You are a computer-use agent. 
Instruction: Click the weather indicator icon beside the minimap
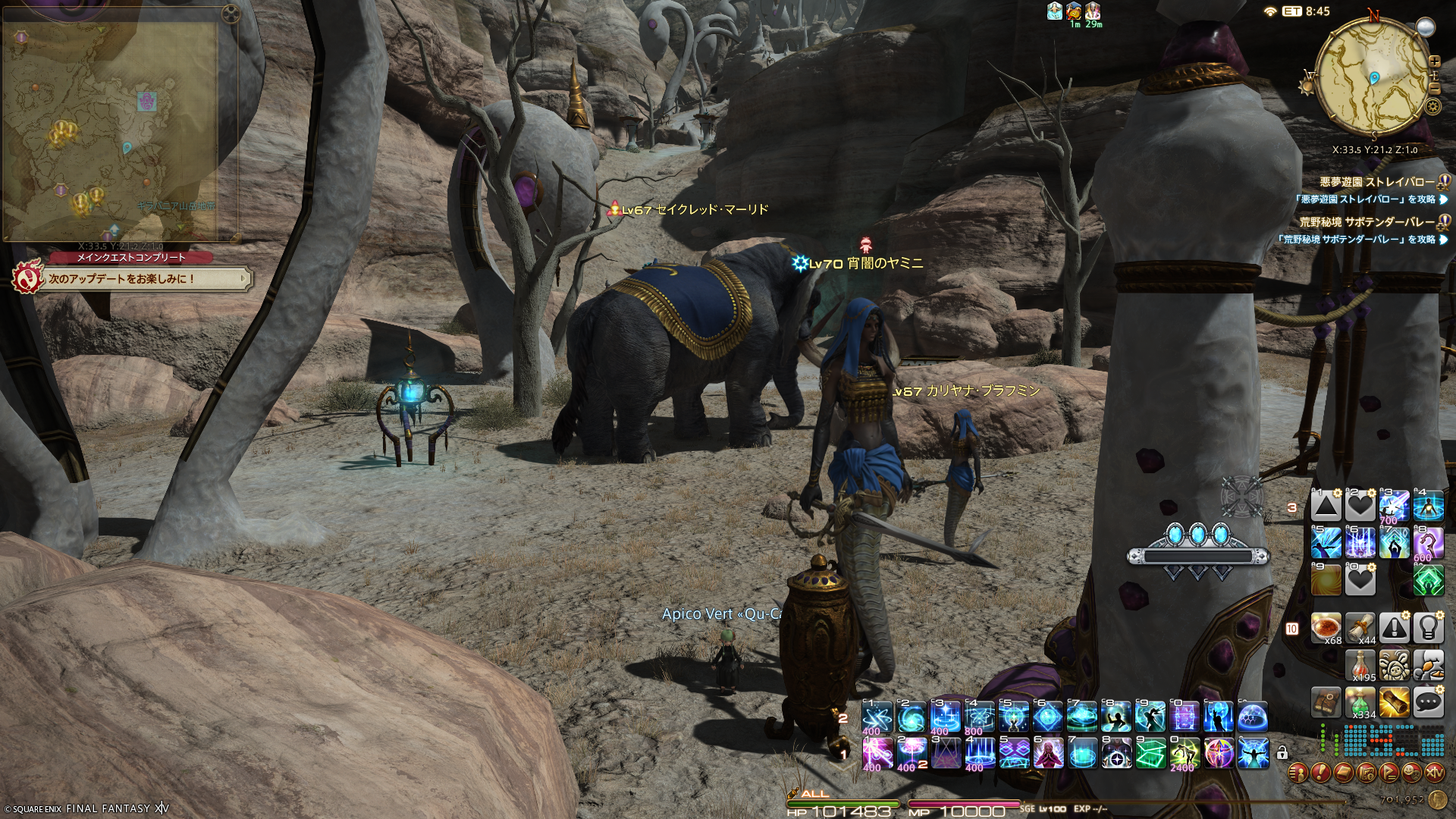click(x=1426, y=27)
